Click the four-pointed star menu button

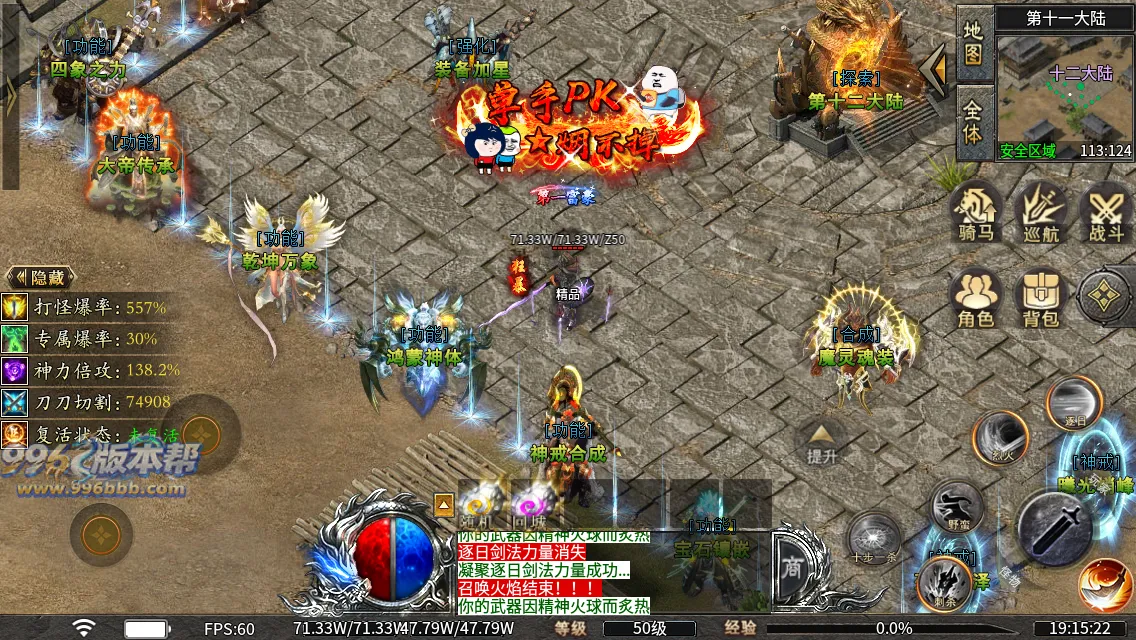click(1104, 296)
